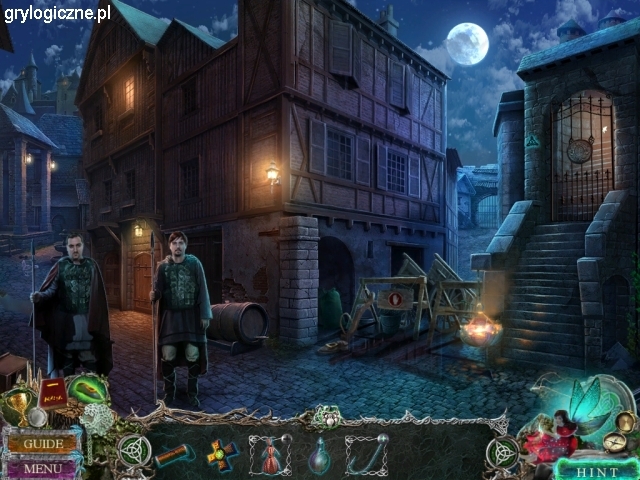Open the strategy GUIDE
The image size is (640, 480).
pos(43,444)
